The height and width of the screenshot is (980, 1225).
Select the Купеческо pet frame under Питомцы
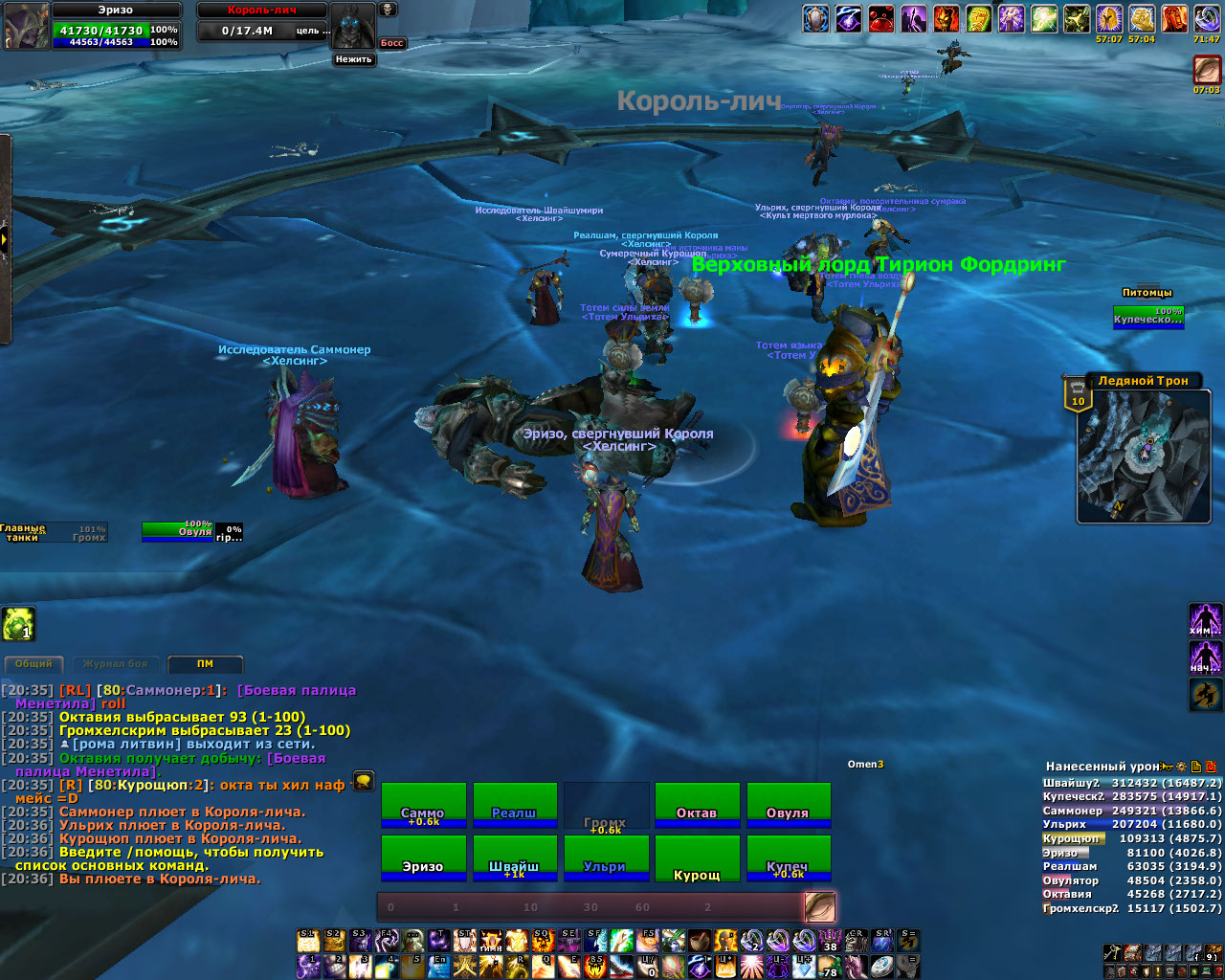click(x=1148, y=317)
